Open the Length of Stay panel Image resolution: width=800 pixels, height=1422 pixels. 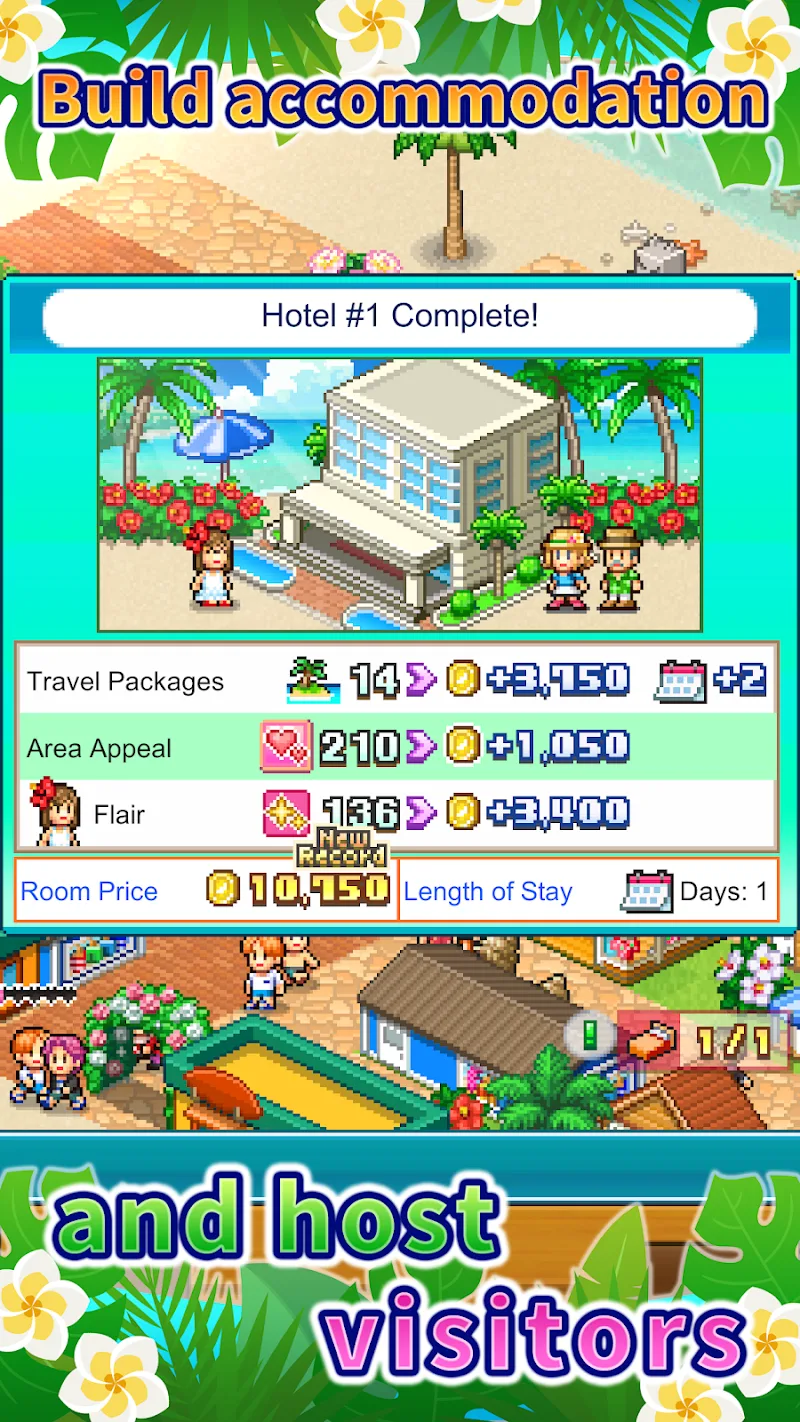588,890
